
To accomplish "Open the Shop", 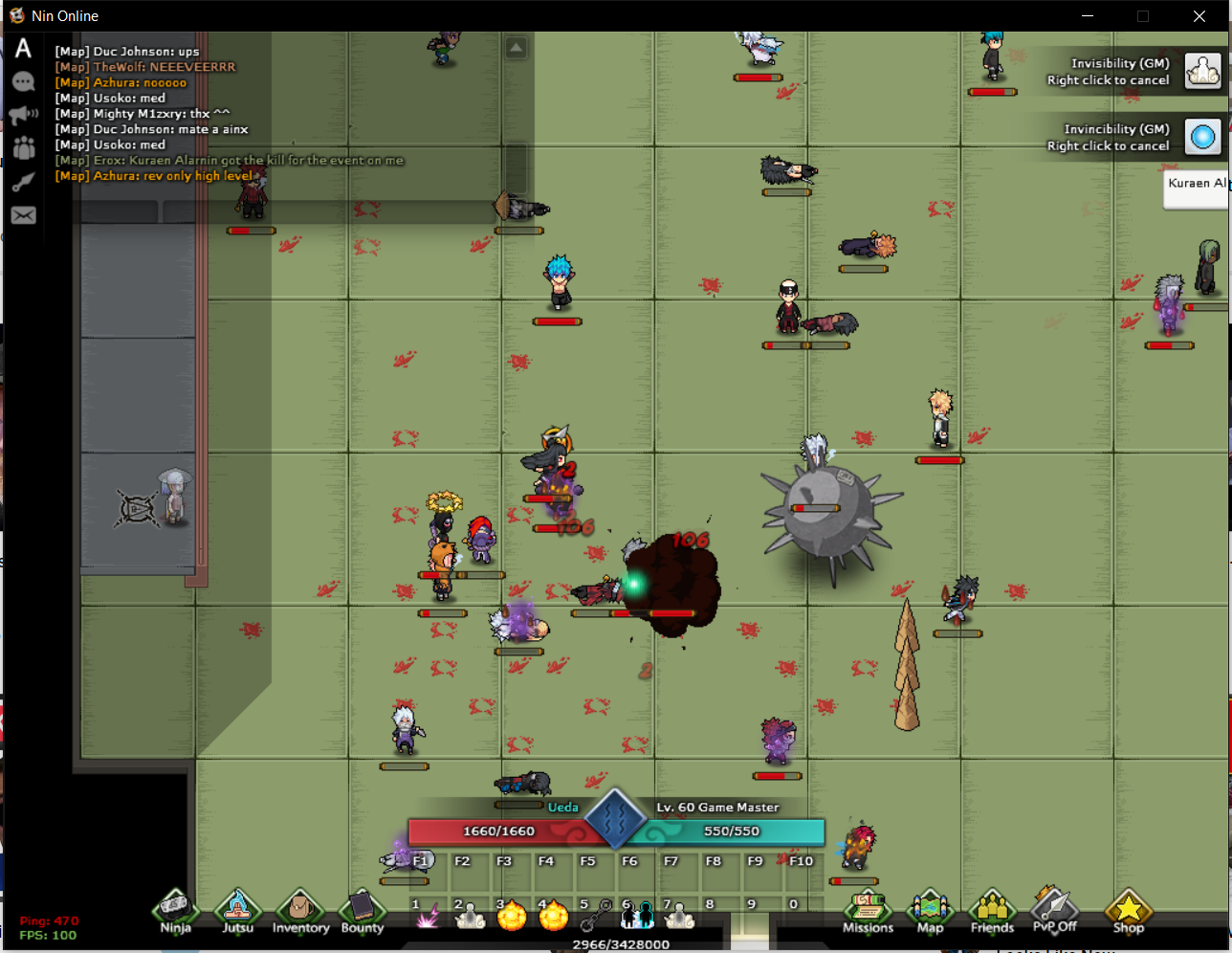I will (x=1128, y=911).
